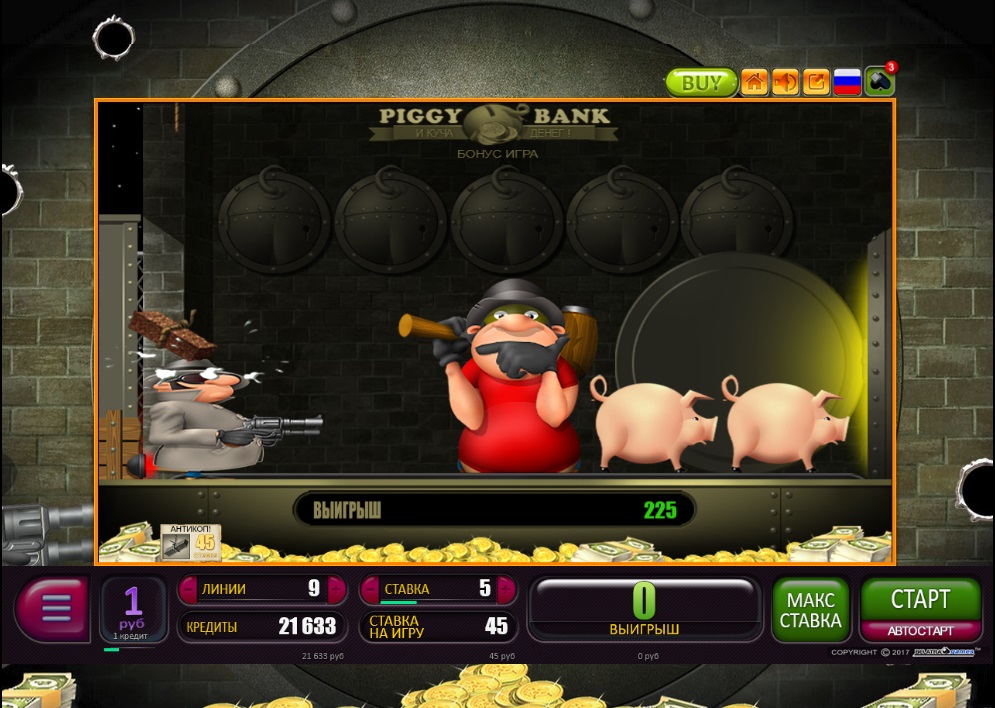
Task: Decrease the ЛИНИИ lines count
Action: [x=187, y=589]
